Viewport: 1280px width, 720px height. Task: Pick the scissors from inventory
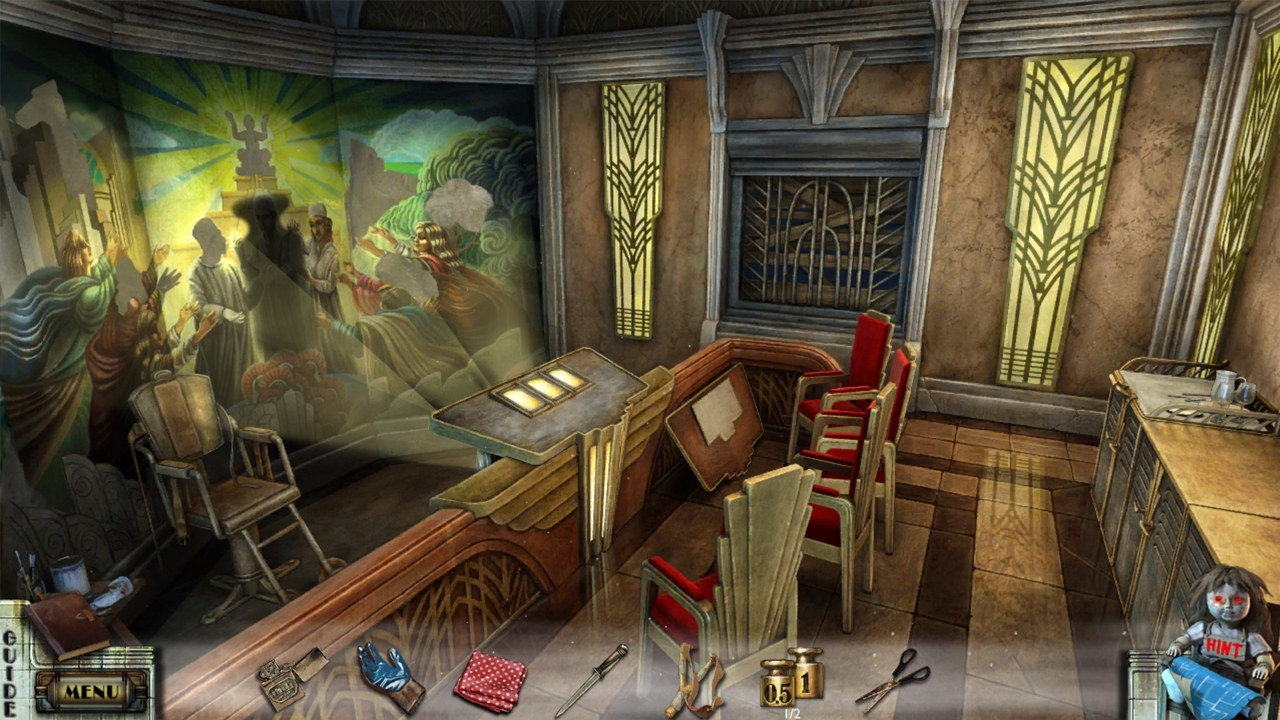893,678
